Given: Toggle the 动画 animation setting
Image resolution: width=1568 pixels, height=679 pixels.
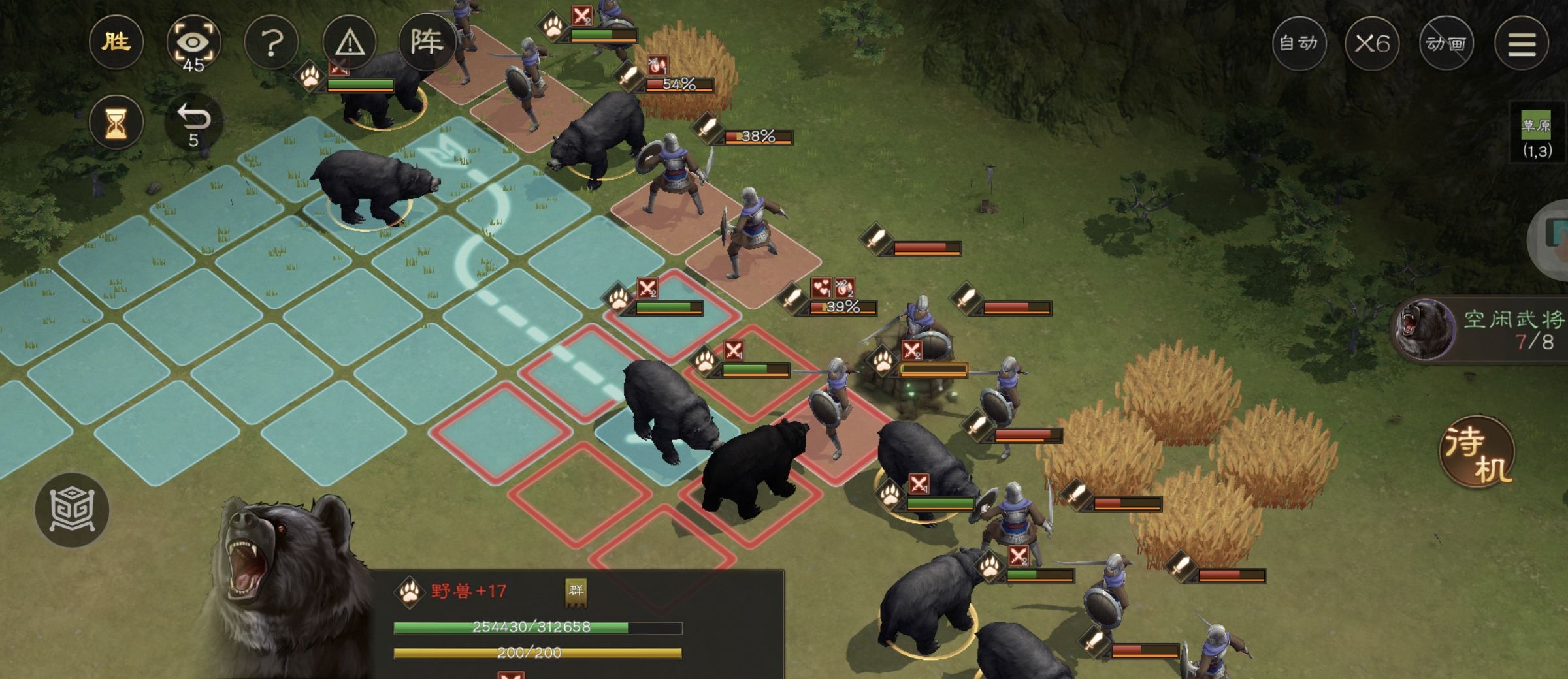Looking at the screenshot, I should 1446,44.
